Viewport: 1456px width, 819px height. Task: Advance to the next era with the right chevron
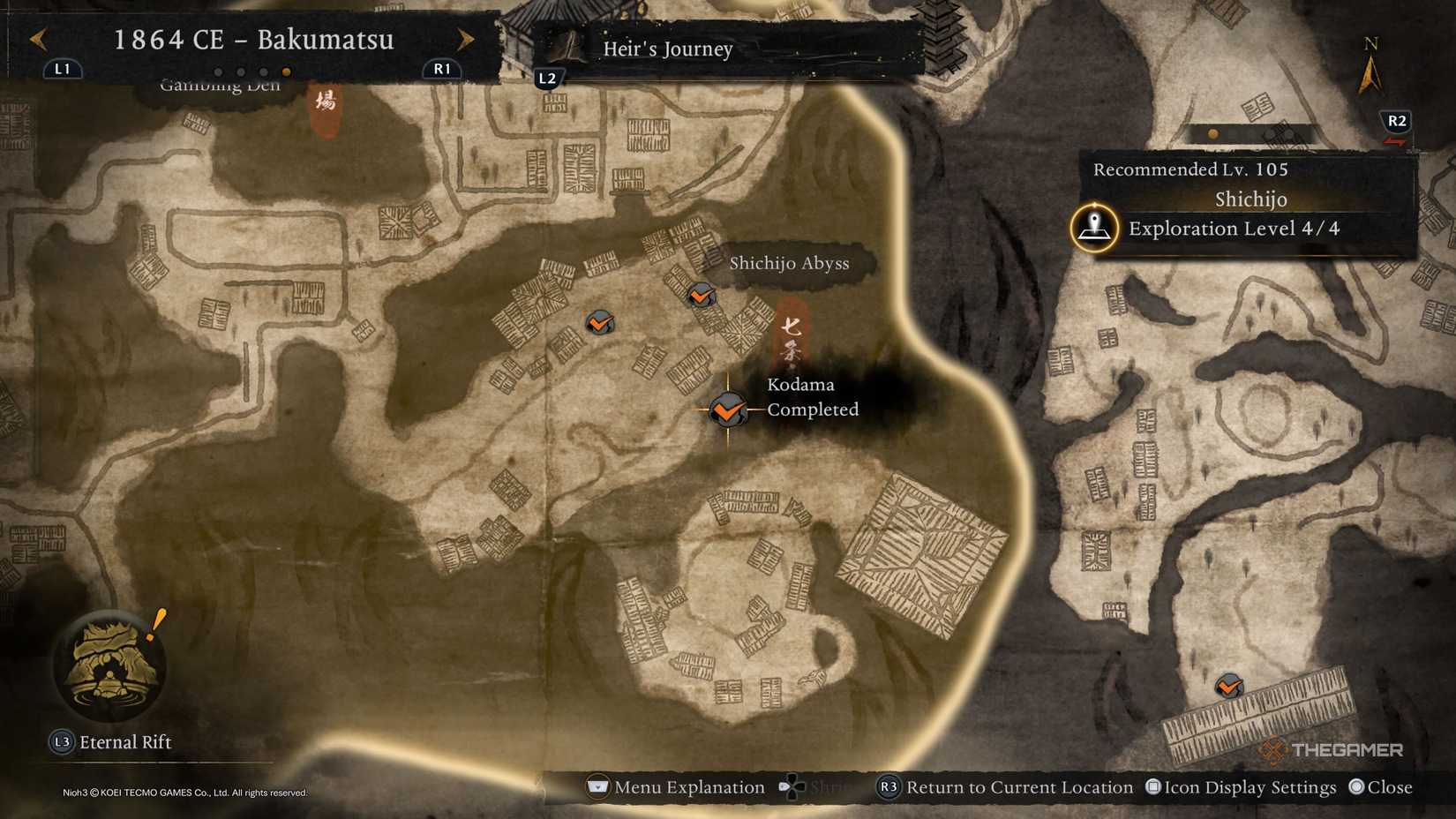tap(466, 40)
